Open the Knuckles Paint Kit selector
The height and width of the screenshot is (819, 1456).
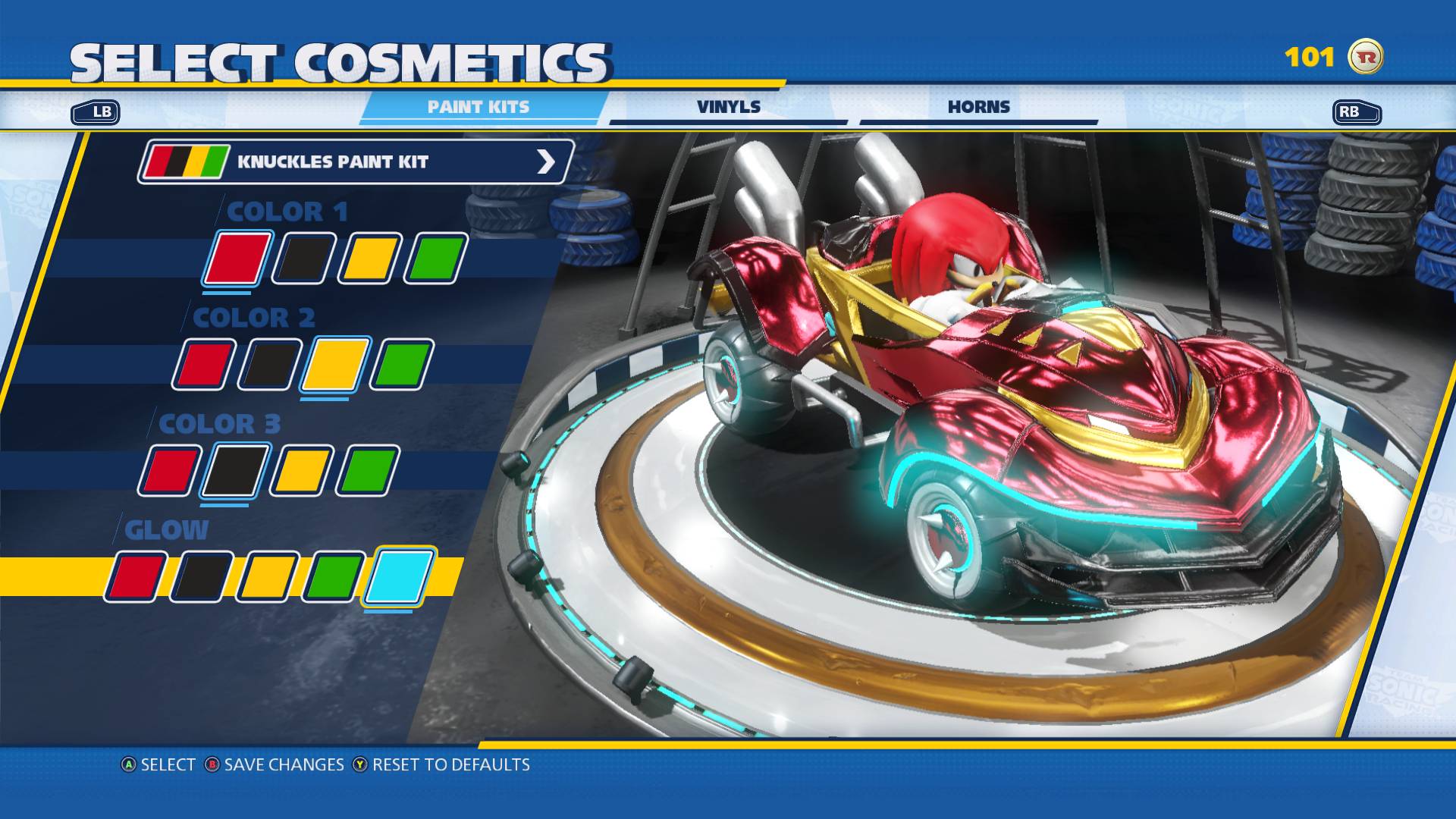[x=355, y=162]
